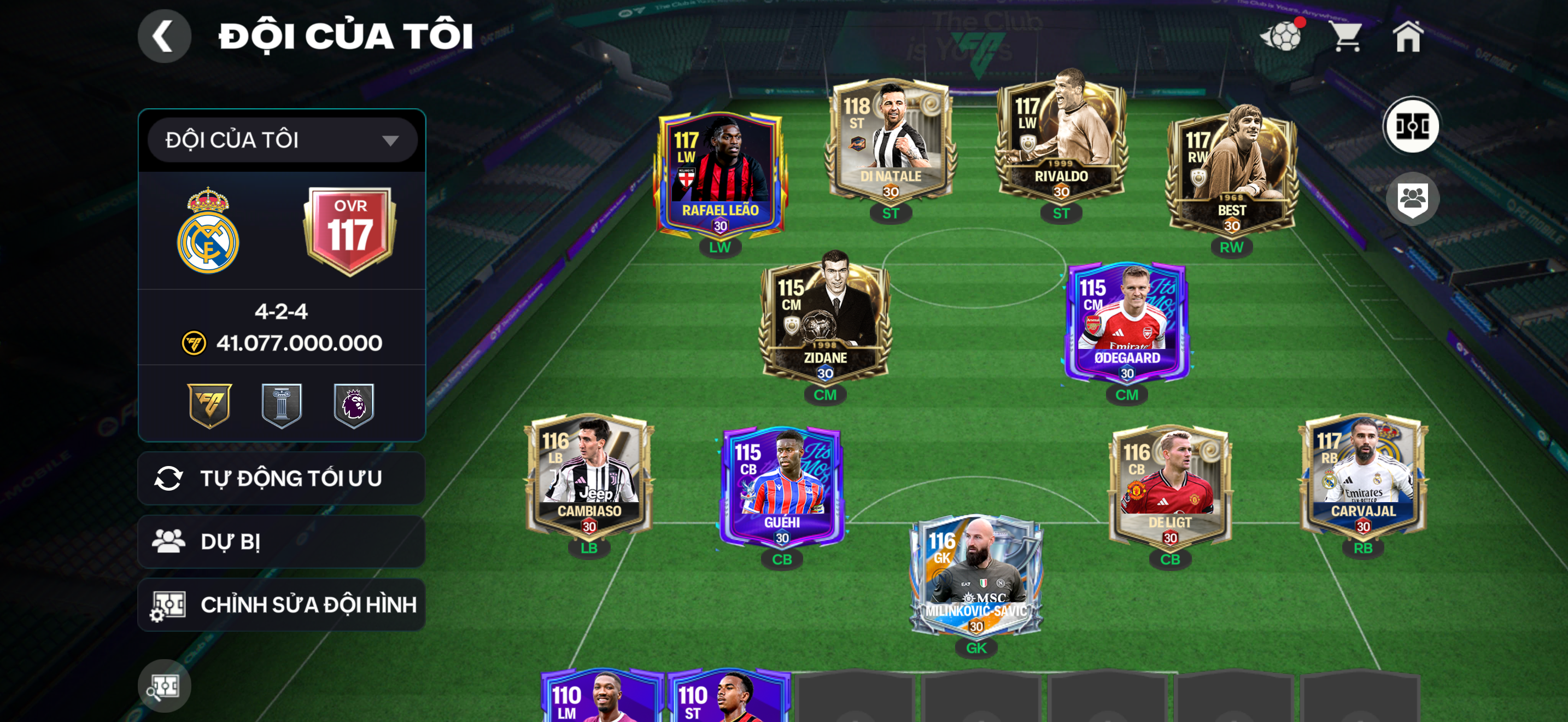Click the silver pillar chemistry badge

click(282, 405)
